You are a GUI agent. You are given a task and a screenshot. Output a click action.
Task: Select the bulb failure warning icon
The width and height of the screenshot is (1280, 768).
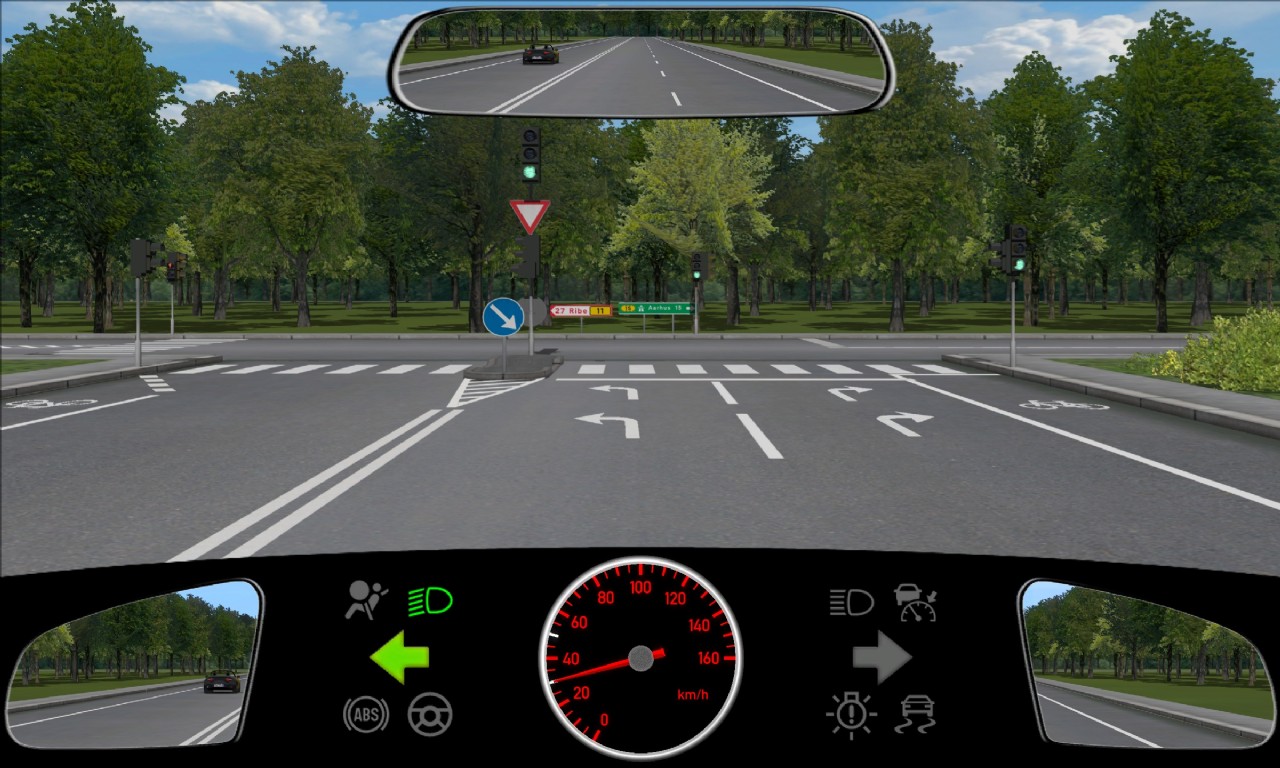tap(851, 714)
